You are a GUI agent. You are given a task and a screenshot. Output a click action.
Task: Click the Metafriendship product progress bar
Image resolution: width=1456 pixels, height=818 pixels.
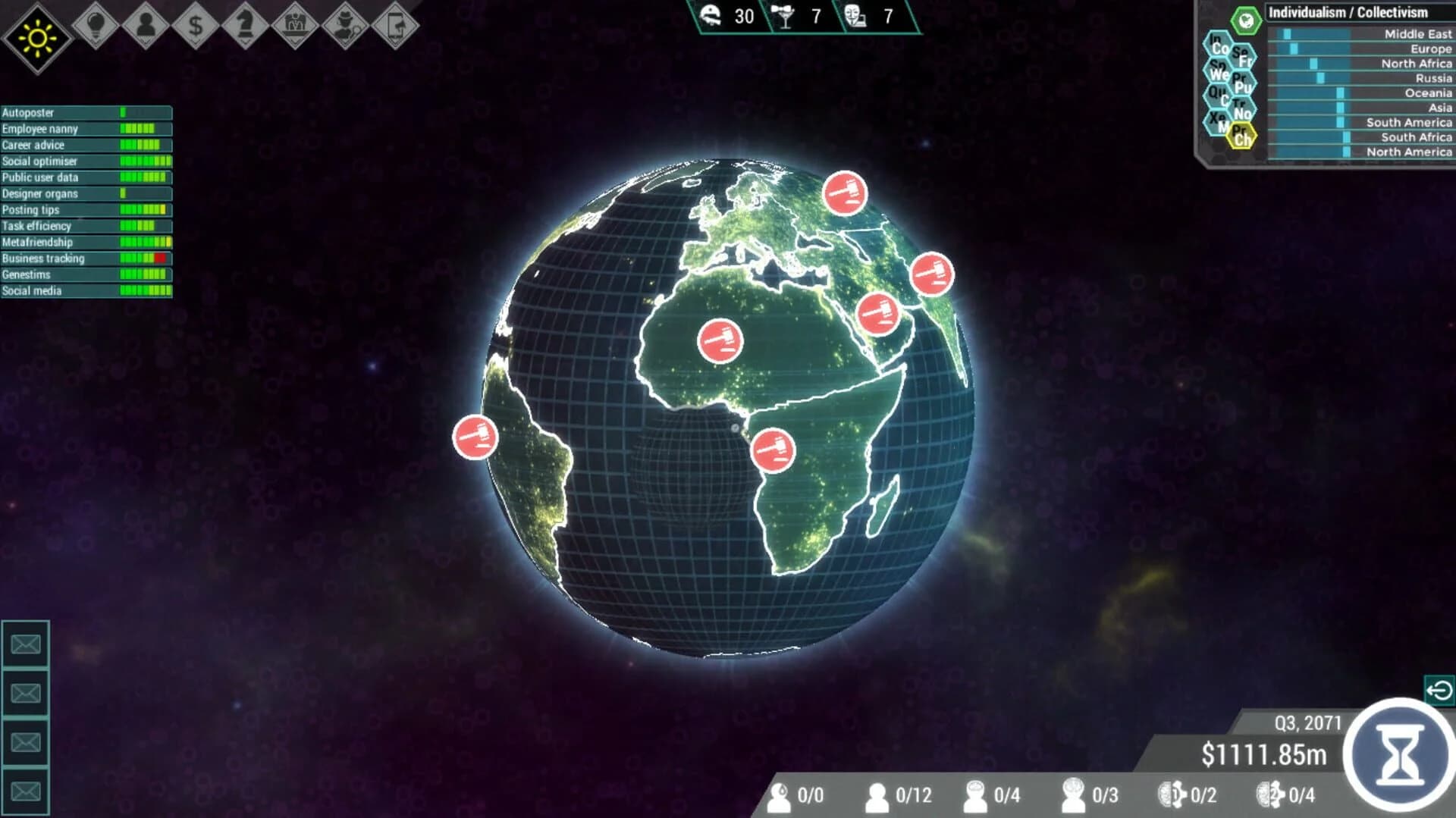click(x=144, y=242)
